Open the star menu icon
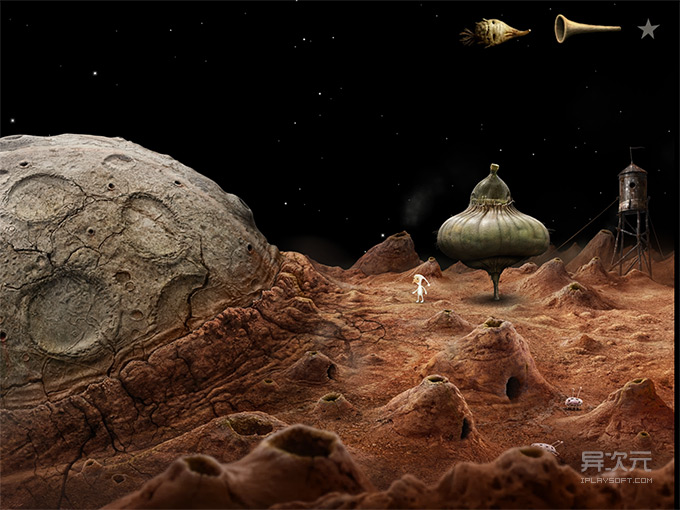This screenshot has height=510, width=680. point(648,29)
